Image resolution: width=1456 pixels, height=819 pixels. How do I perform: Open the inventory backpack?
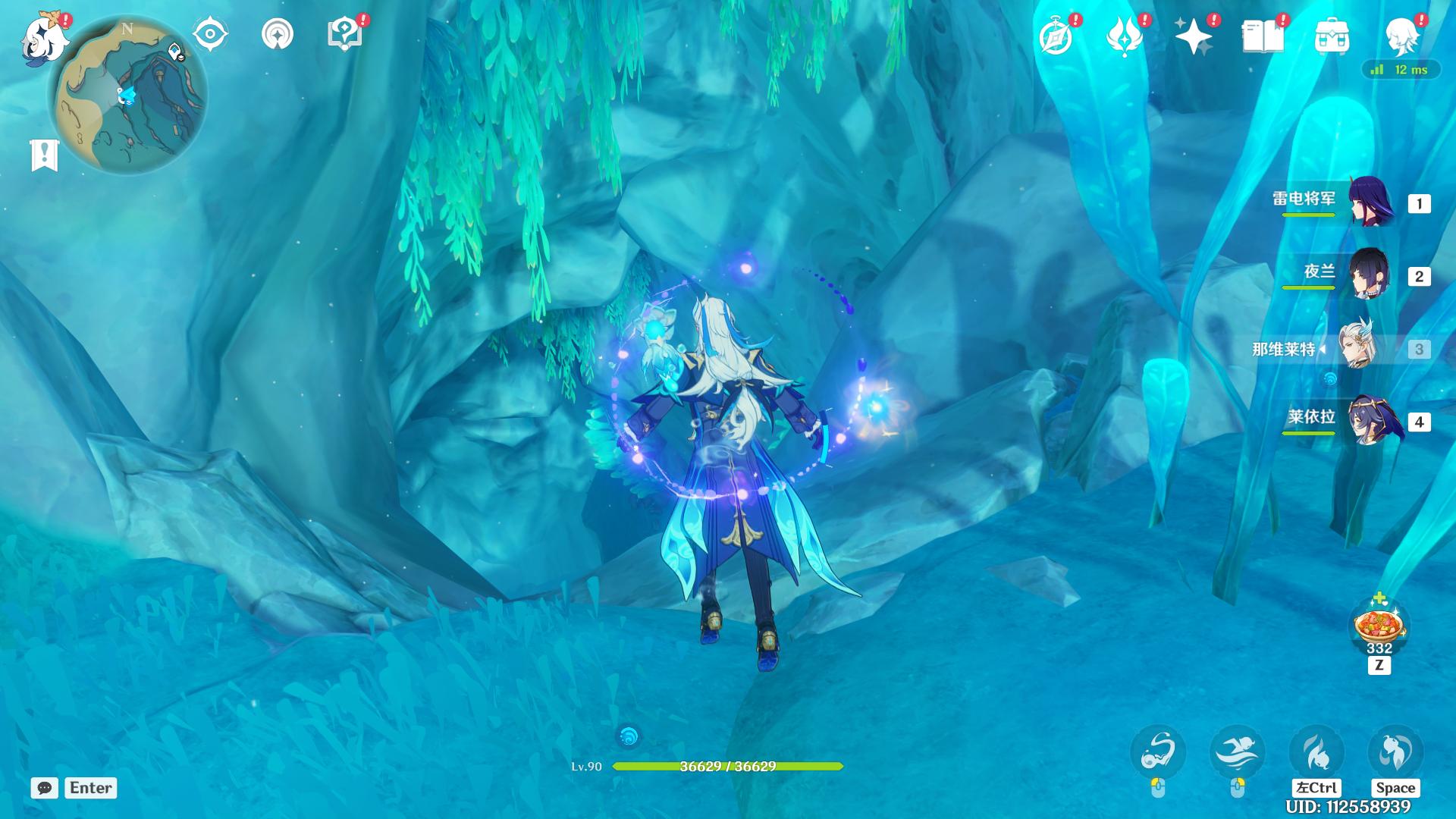pos(1332,36)
